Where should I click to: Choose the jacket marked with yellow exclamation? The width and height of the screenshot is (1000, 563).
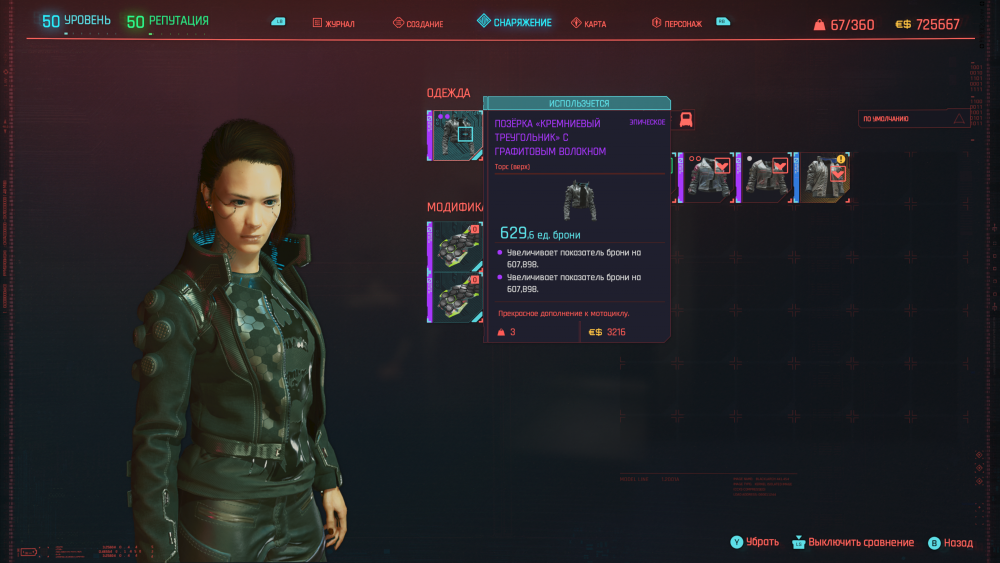[826, 177]
